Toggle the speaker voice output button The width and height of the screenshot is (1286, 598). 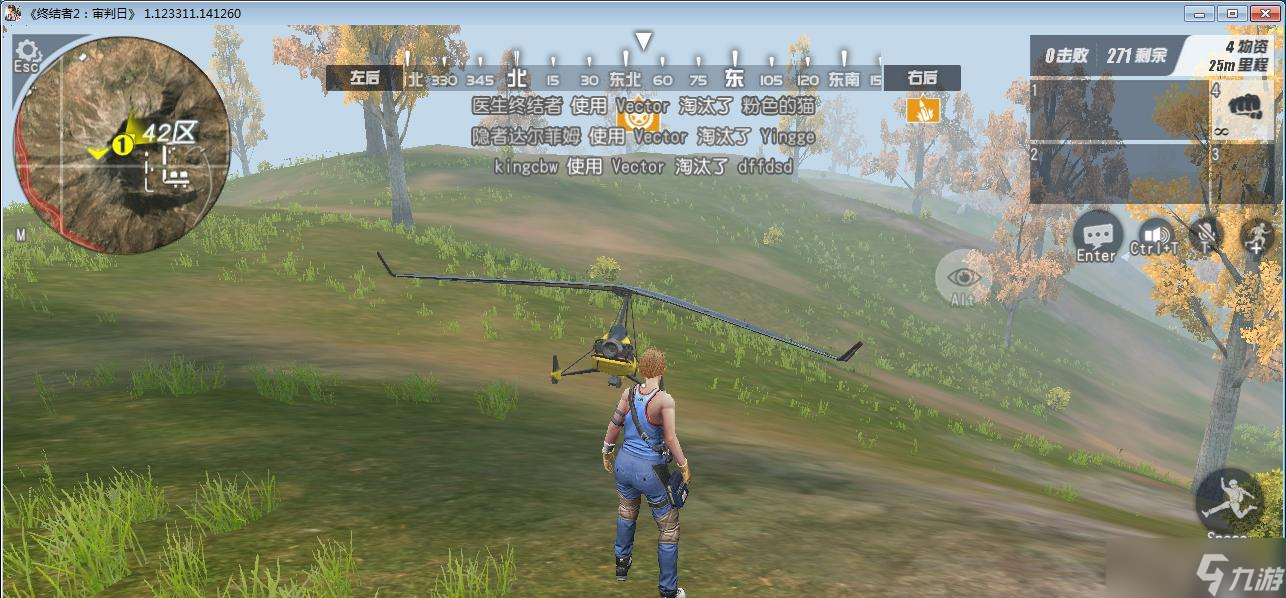click(1155, 236)
